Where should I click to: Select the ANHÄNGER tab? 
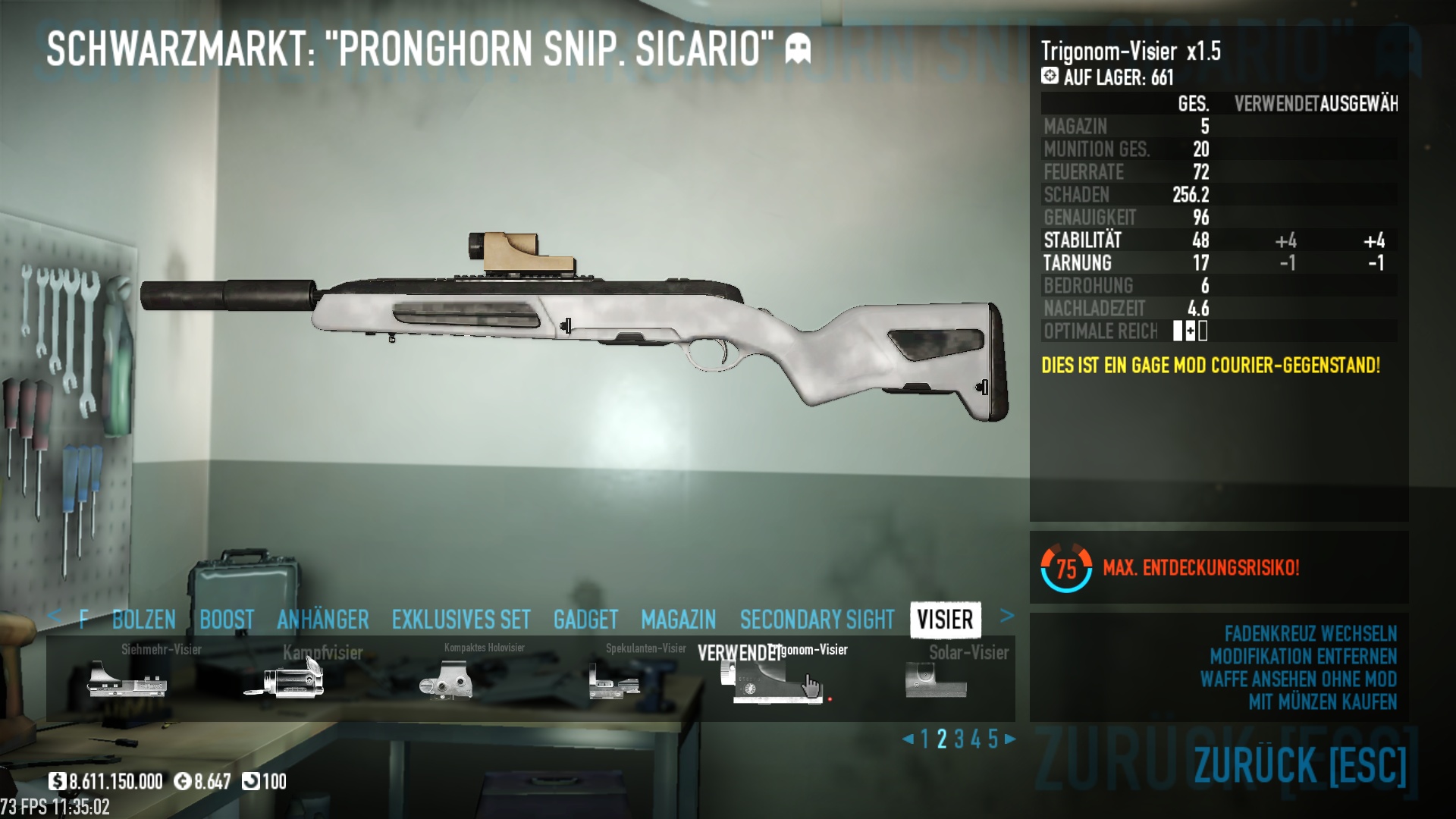(x=323, y=620)
